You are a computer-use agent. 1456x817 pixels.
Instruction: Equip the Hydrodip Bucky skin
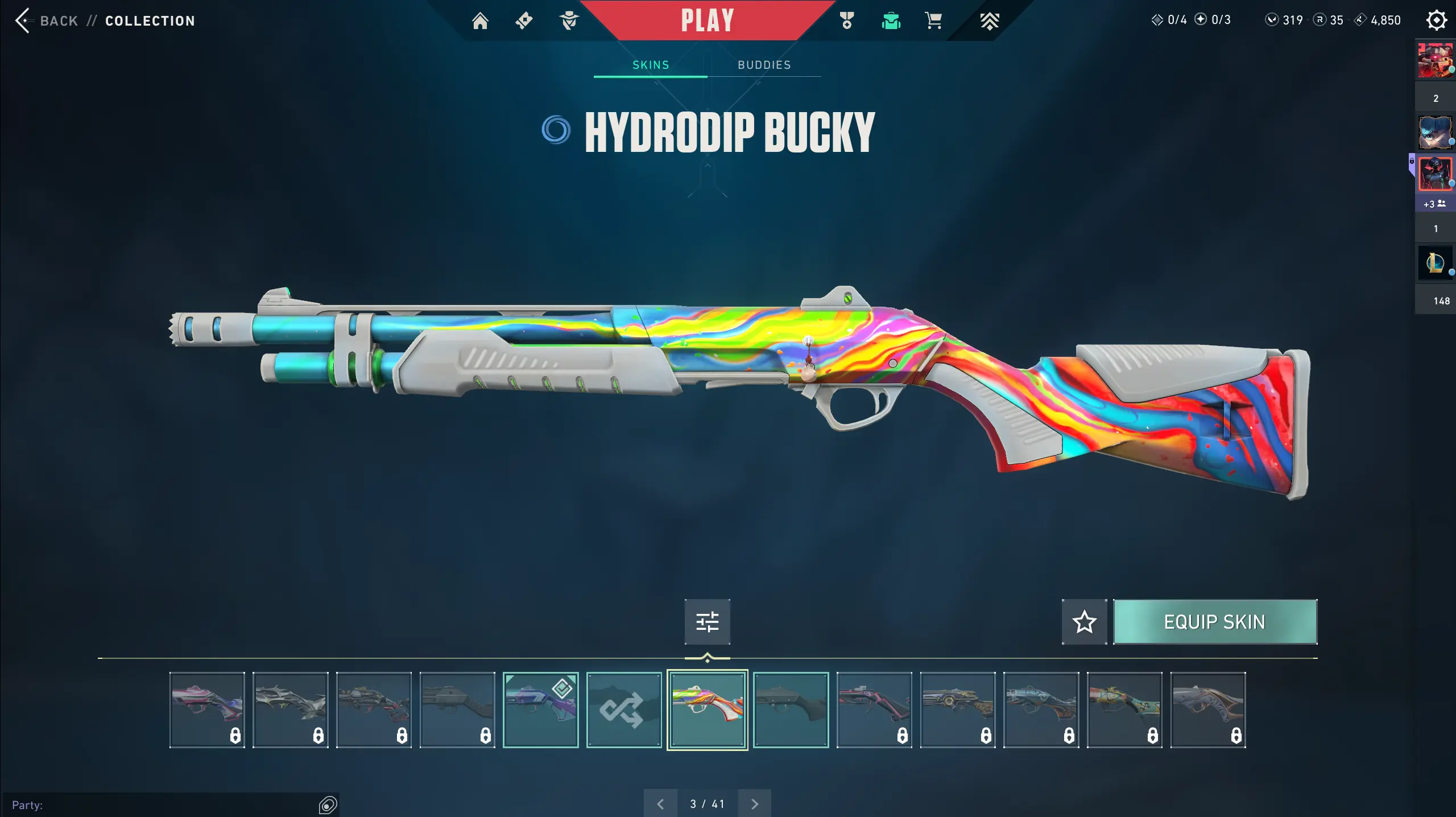[1214, 622]
